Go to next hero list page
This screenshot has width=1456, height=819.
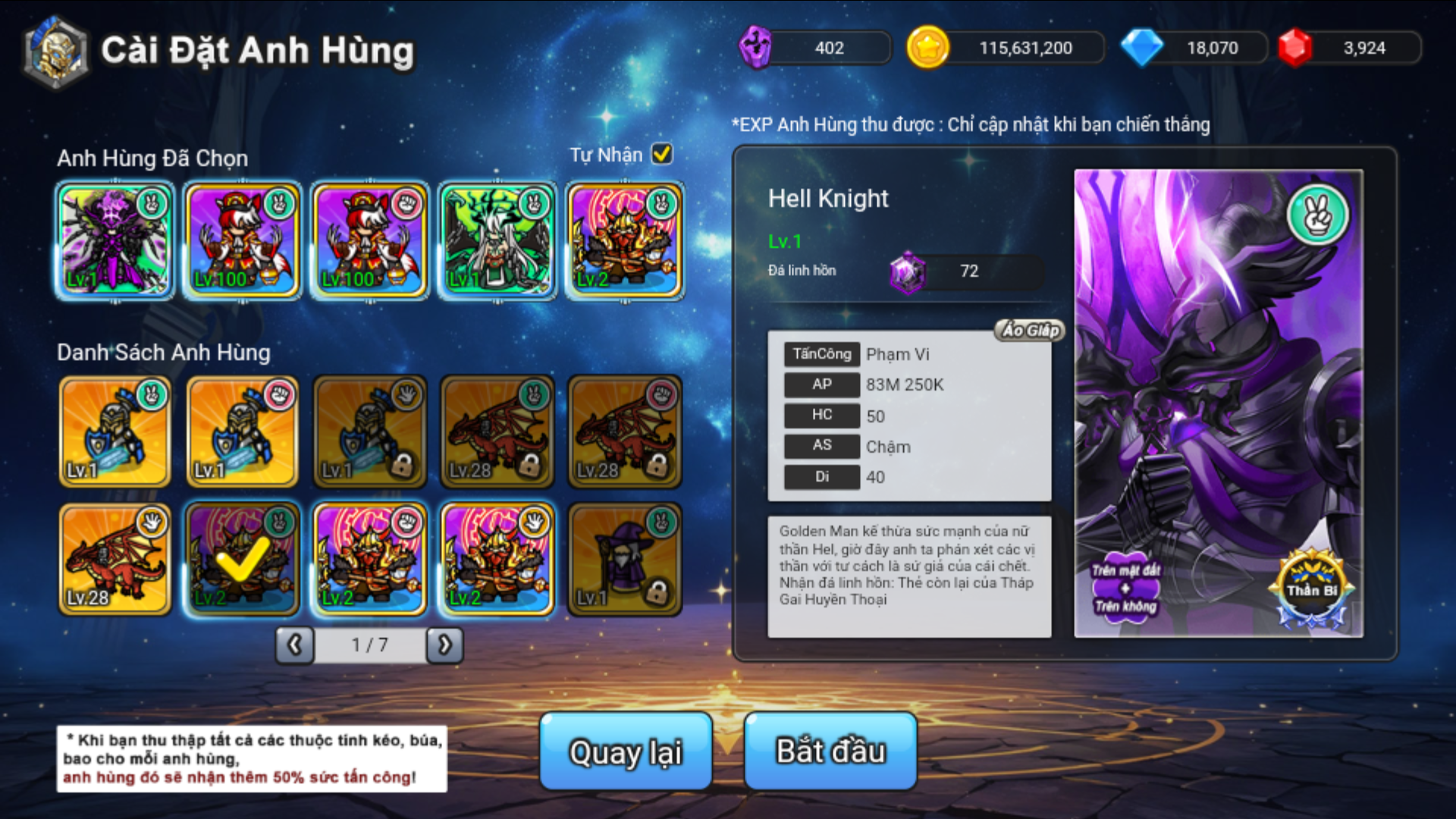[x=445, y=645]
